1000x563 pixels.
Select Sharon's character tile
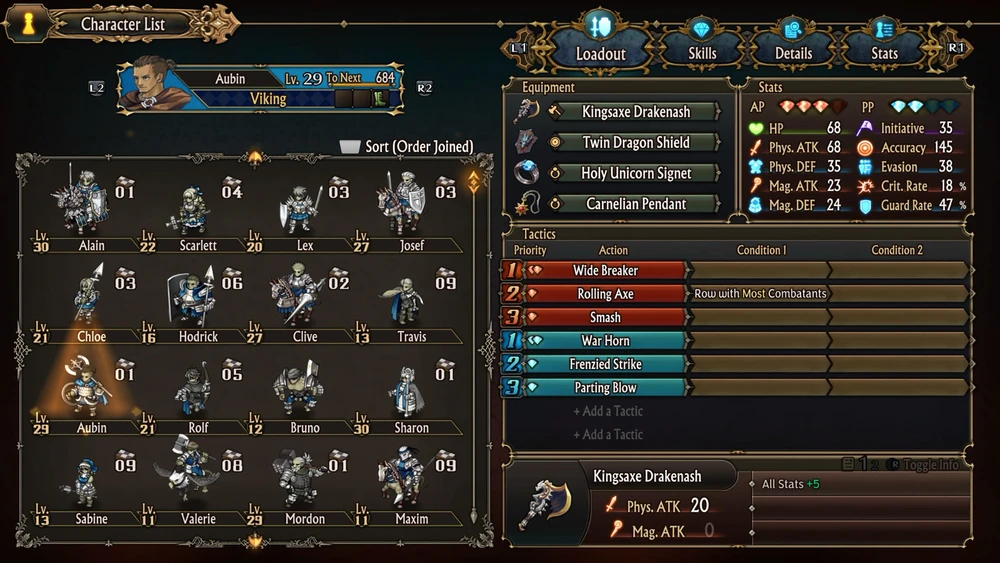coord(411,394)
